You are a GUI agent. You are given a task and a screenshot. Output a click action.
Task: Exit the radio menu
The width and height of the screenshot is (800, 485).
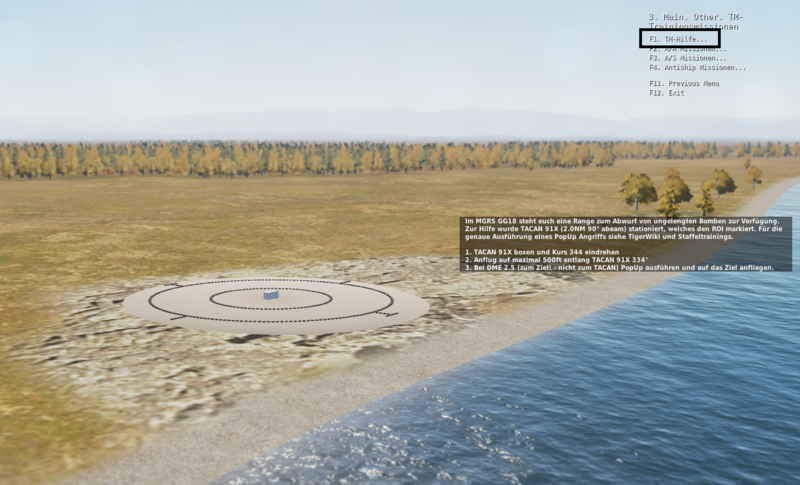click(x=666, y=92)
